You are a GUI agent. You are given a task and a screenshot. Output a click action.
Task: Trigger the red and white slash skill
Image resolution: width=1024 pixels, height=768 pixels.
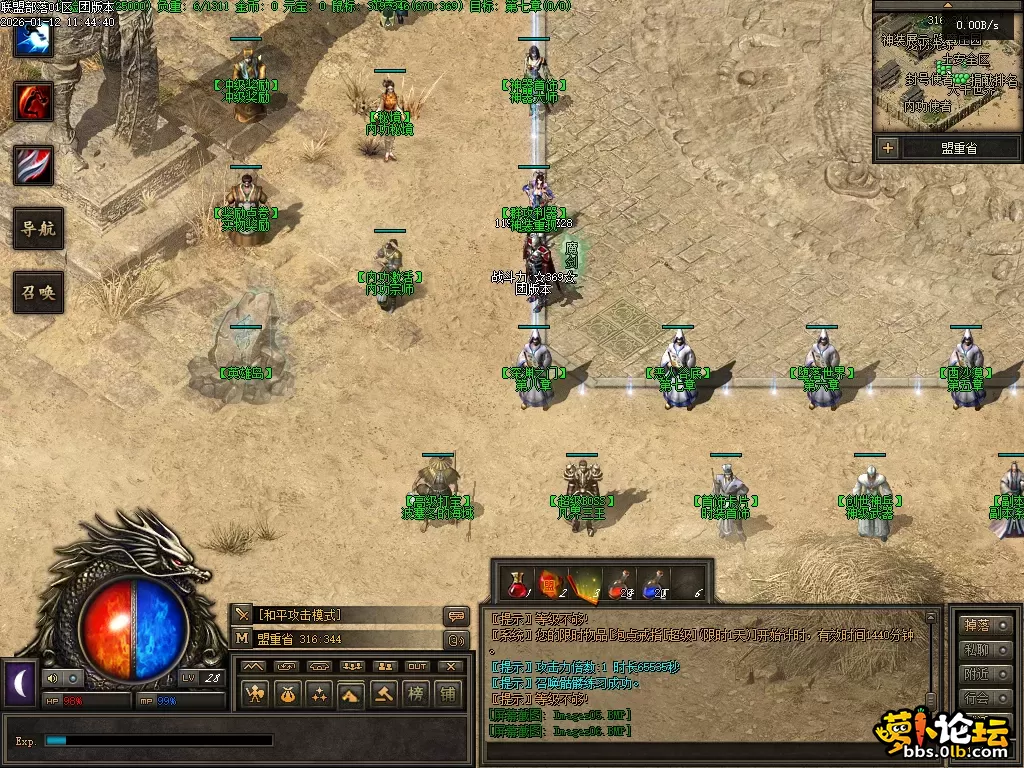point(33,165)
